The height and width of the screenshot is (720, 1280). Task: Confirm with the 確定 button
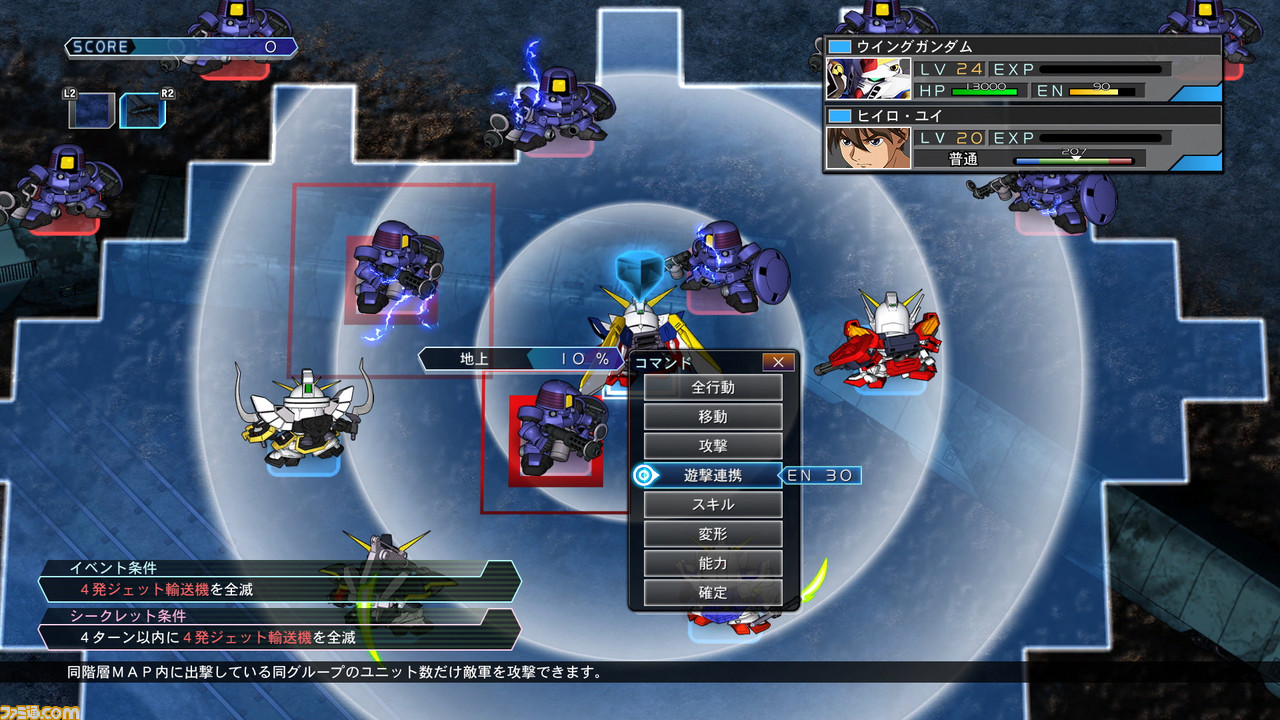(713, 593)
